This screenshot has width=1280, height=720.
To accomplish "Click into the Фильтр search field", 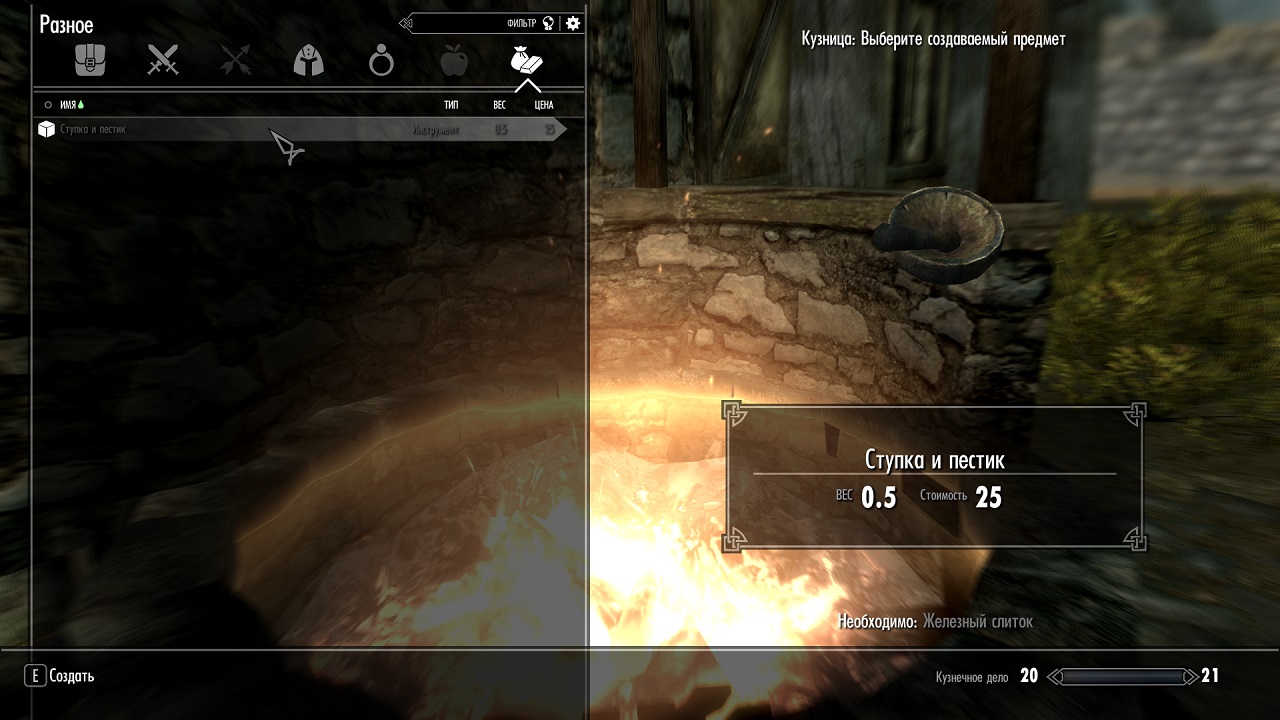I will coord(480,23).
